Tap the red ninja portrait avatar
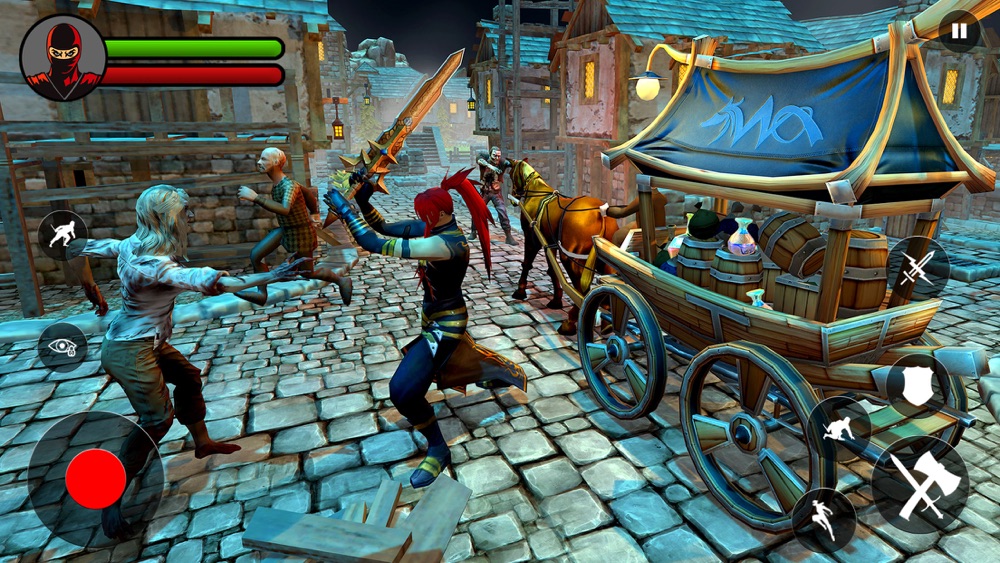Image resolution: width=1000 pixels, height=563 pixels. click(x=62, y=57)
